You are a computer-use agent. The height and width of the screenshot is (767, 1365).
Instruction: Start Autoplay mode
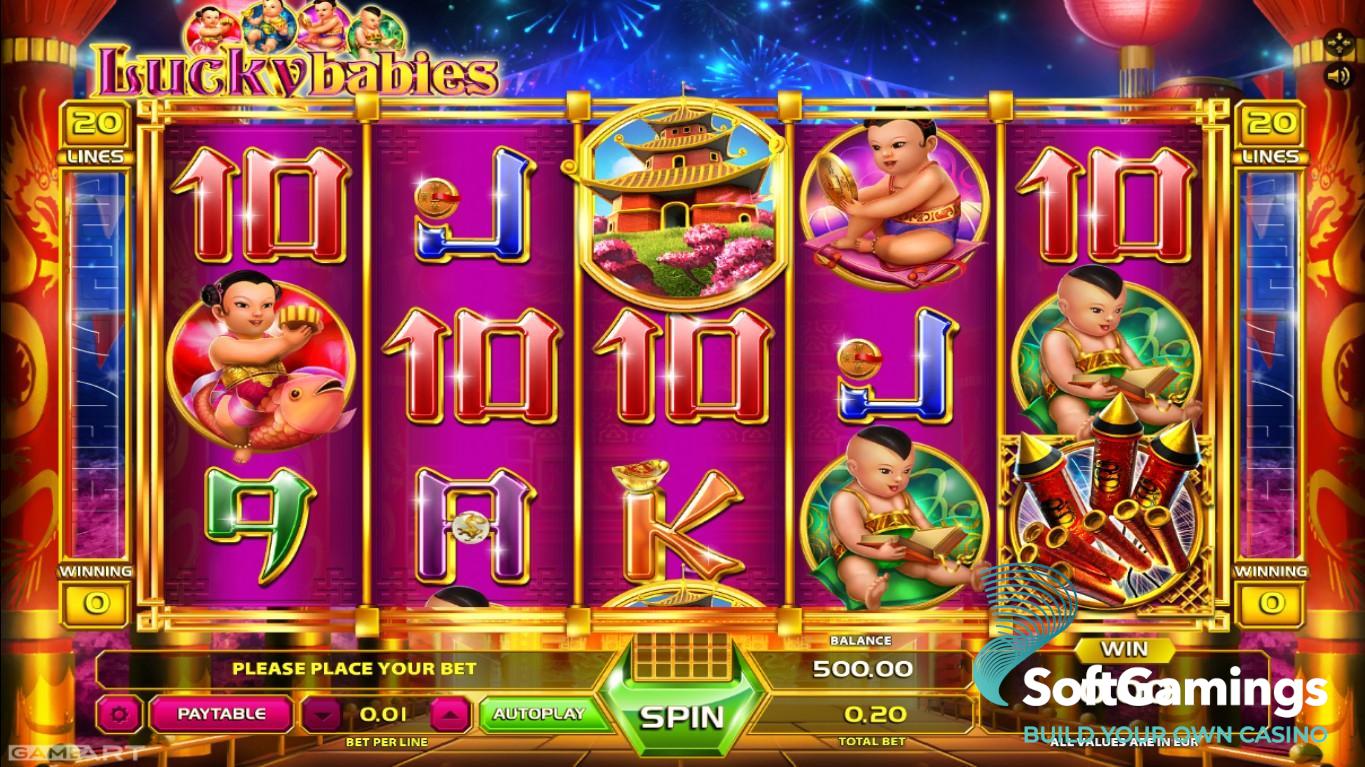[x=538, y=714]
